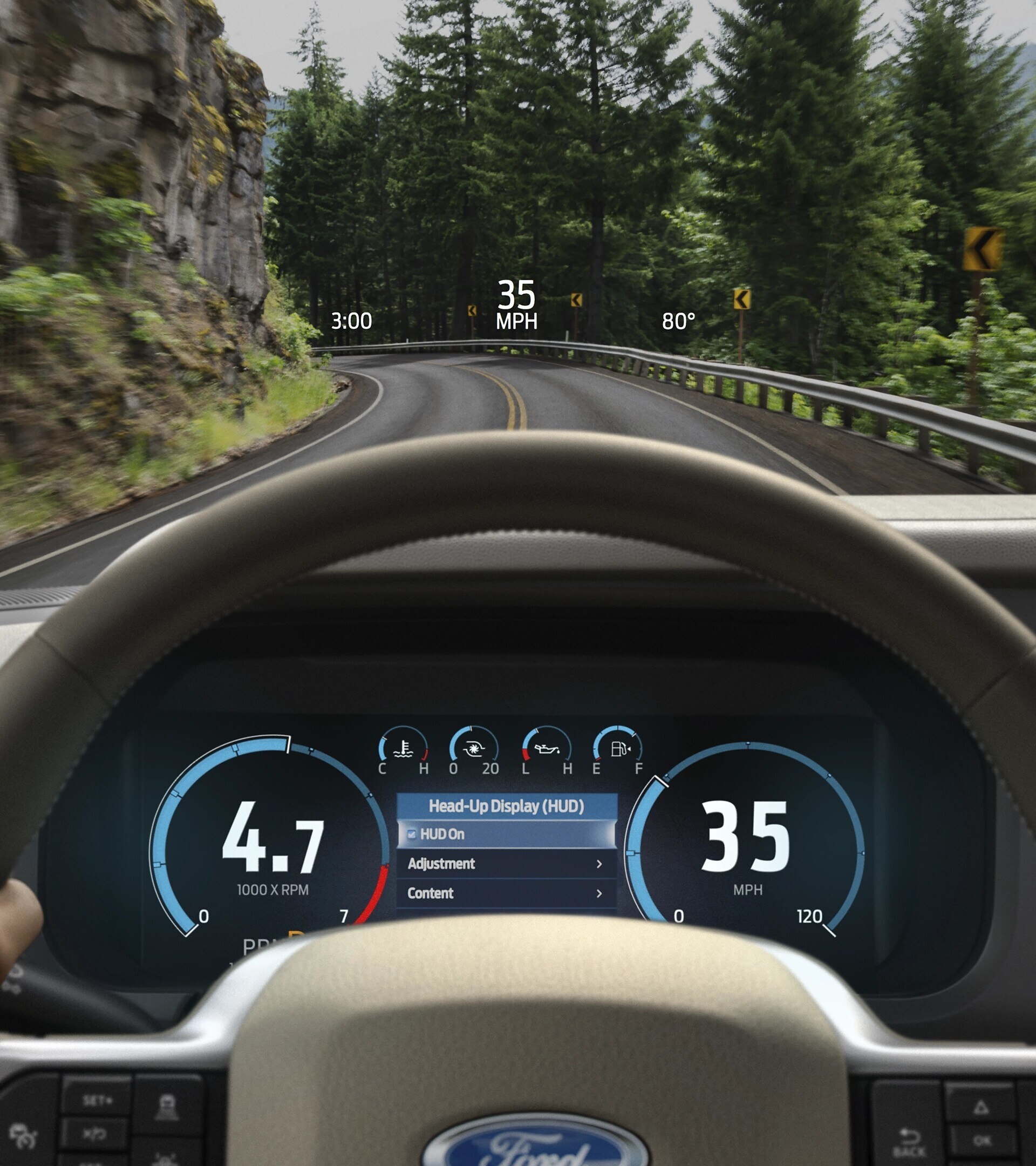Image resolution: width=1036 pixels, height=1166 pixels.
Task: Tap the turbo boost gauge icon
Action: (x=474, y=749)
